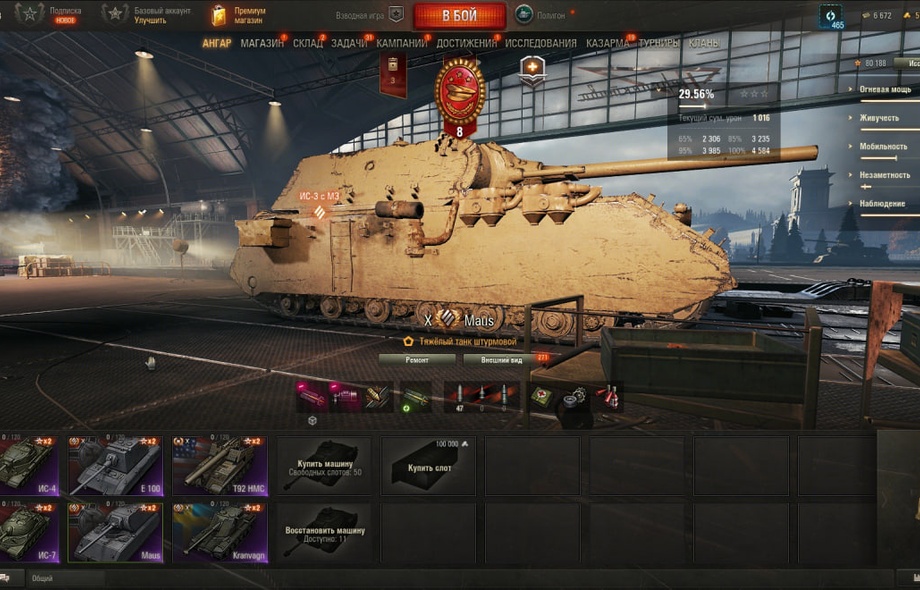Select the T92 HMC tank

[220, 465]
